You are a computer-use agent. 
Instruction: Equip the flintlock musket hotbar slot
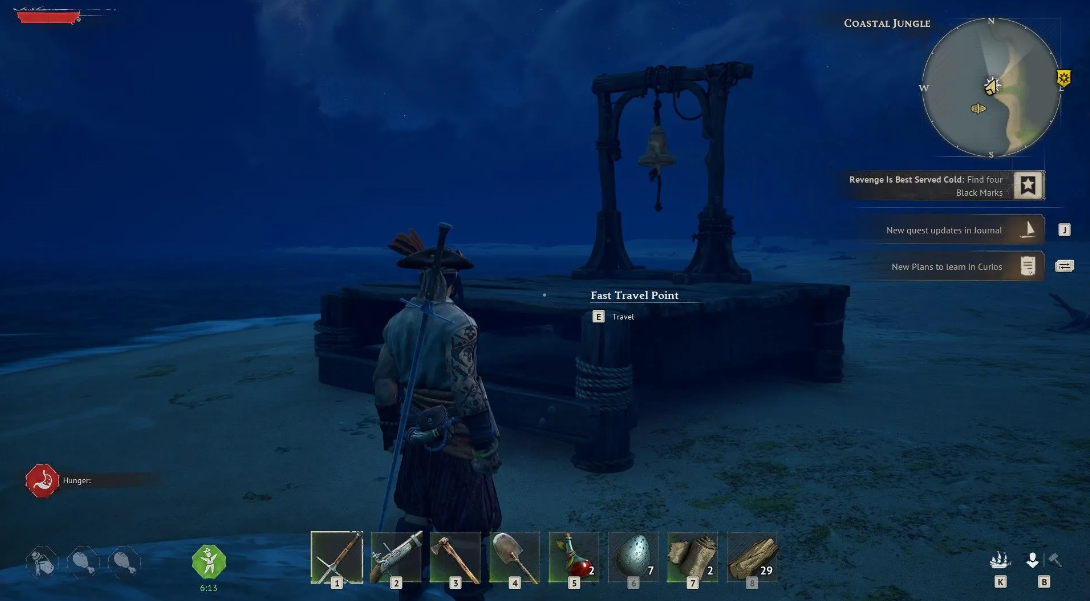point(396,556)
